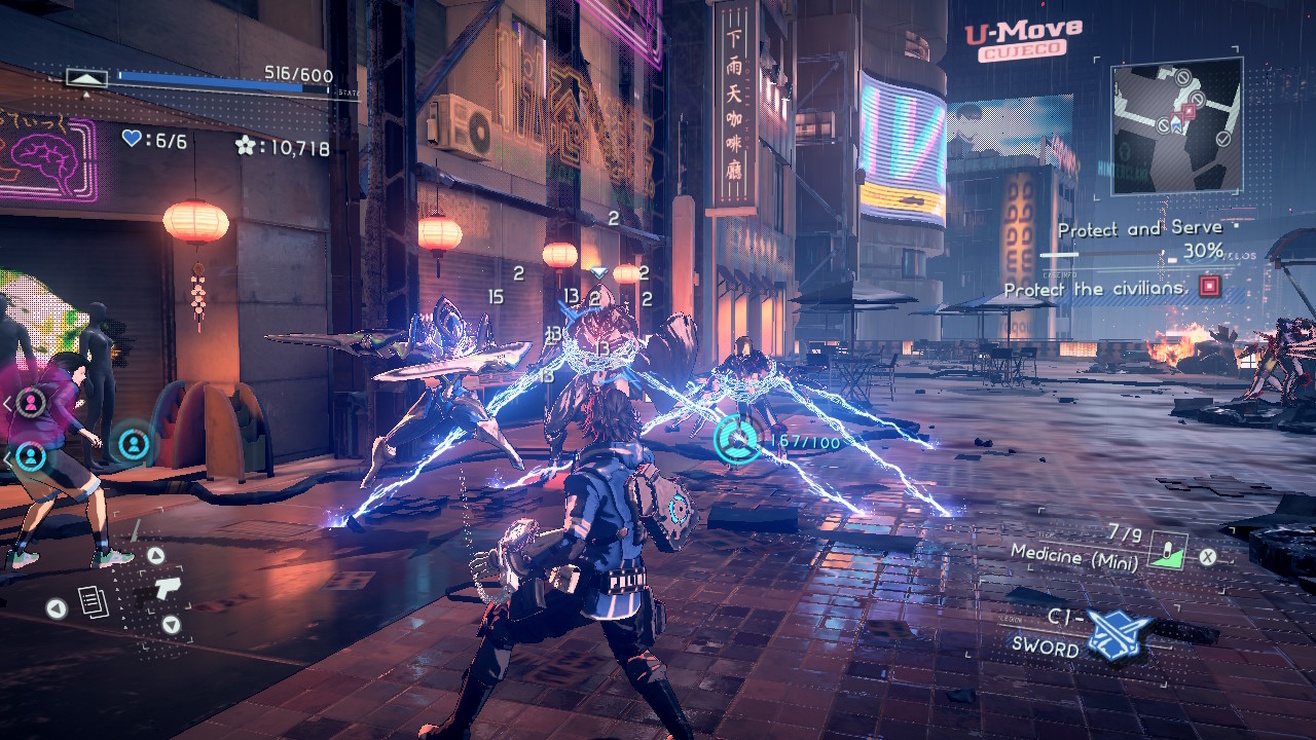Image resolution: width=1316 pixels, height=740 pixels.
Task: Click the heart icon showing 6/6
Action: (131, 139)
